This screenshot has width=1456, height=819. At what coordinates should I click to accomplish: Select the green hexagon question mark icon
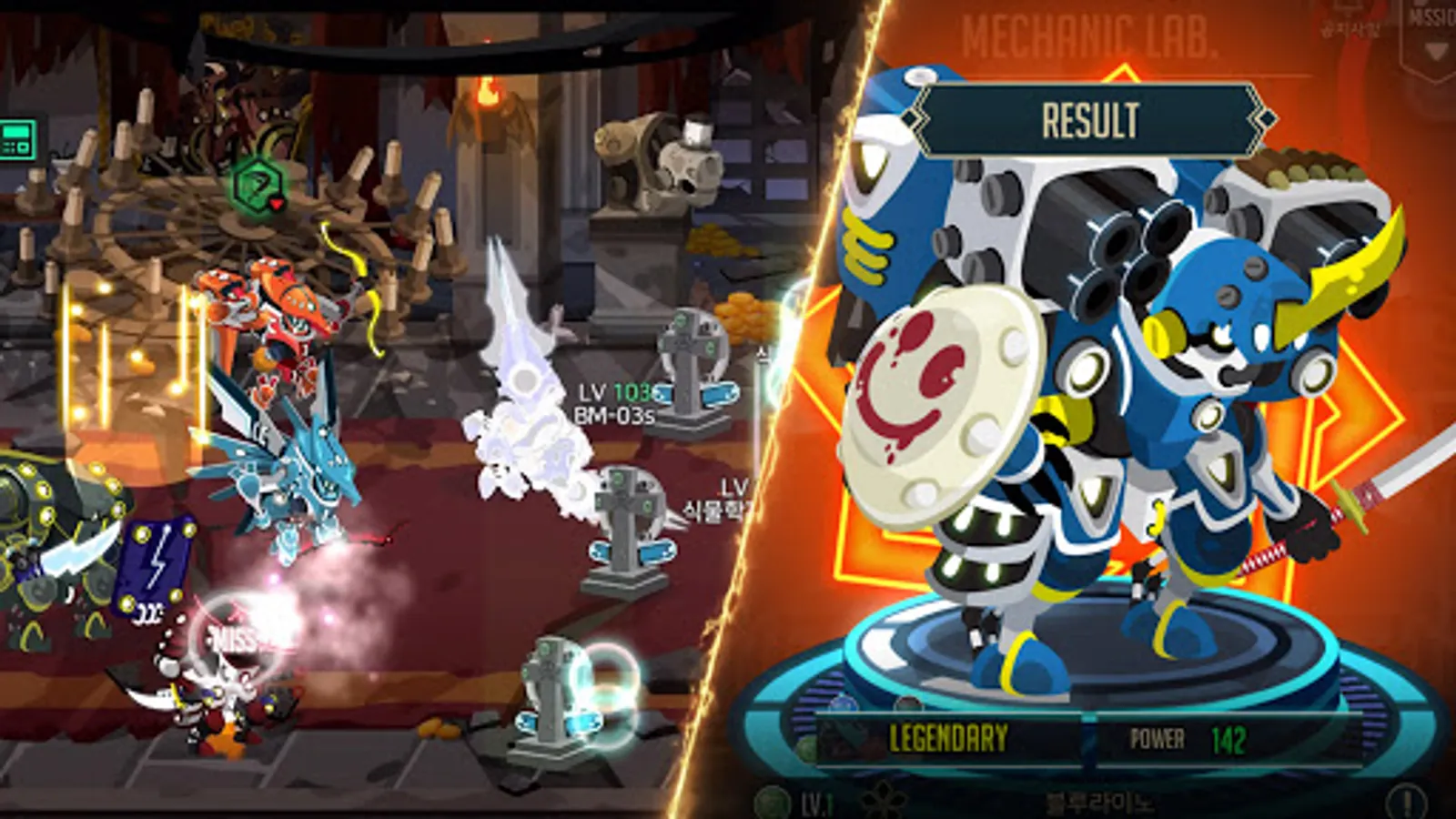(x=255, y=185)
